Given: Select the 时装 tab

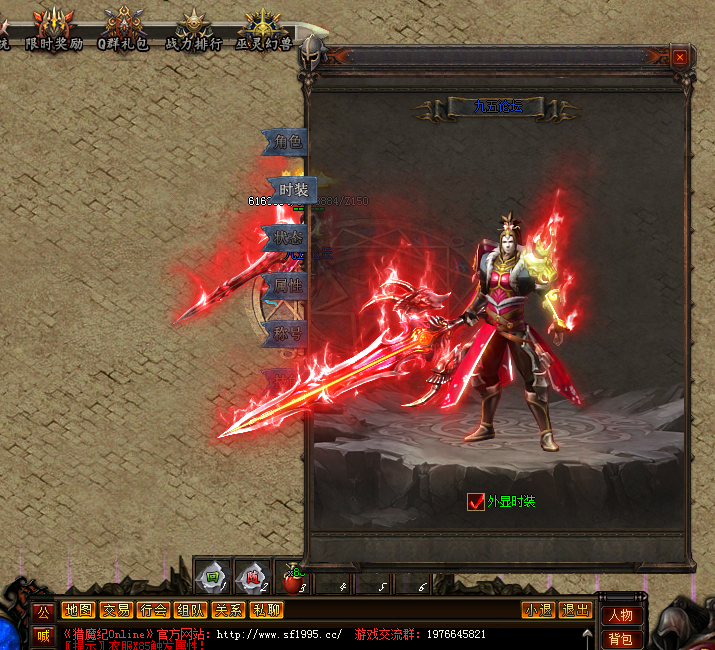Looking at the screenshot, I should coord(293,190).
